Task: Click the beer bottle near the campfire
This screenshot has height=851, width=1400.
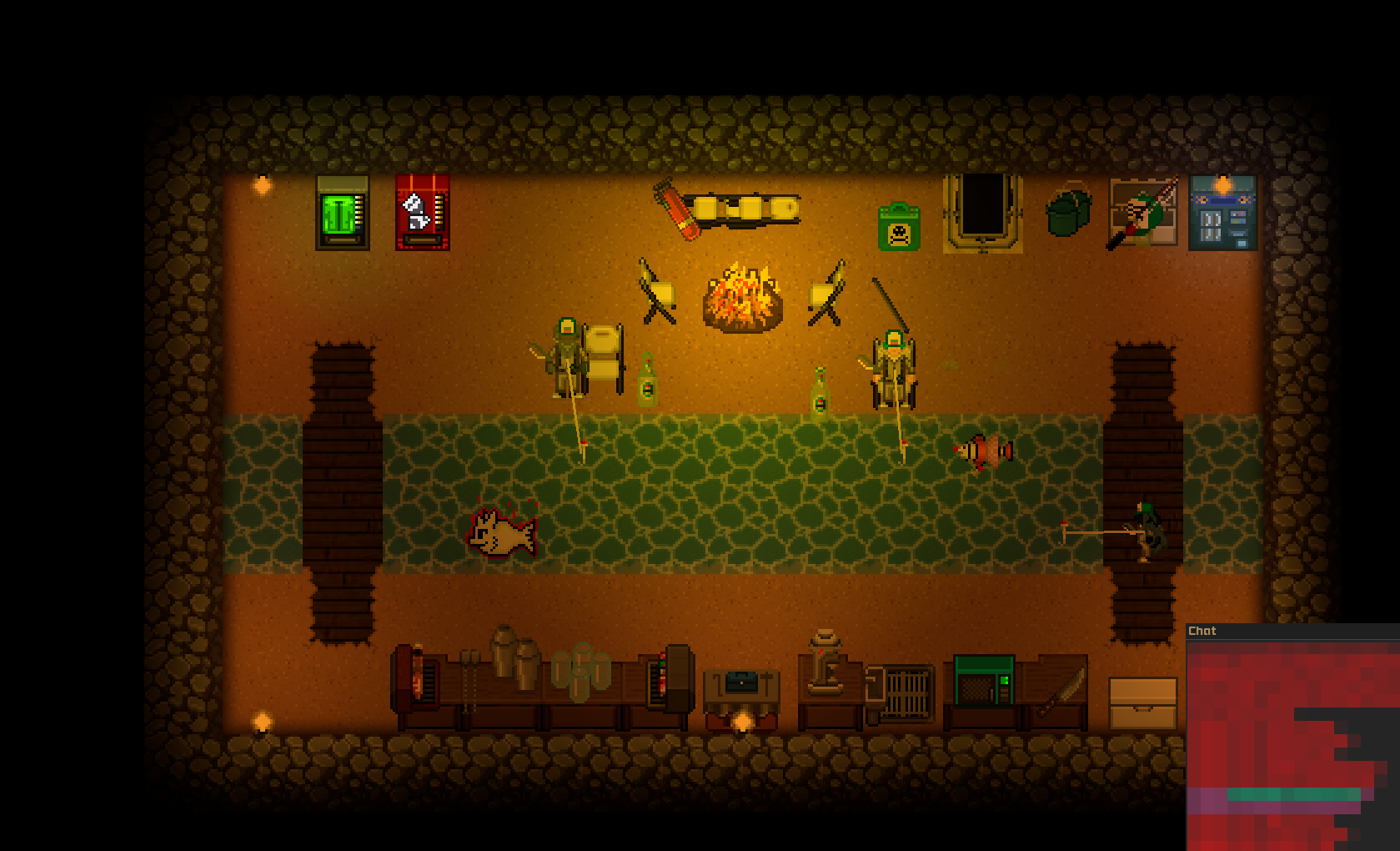Action: [x=649, y=385]
